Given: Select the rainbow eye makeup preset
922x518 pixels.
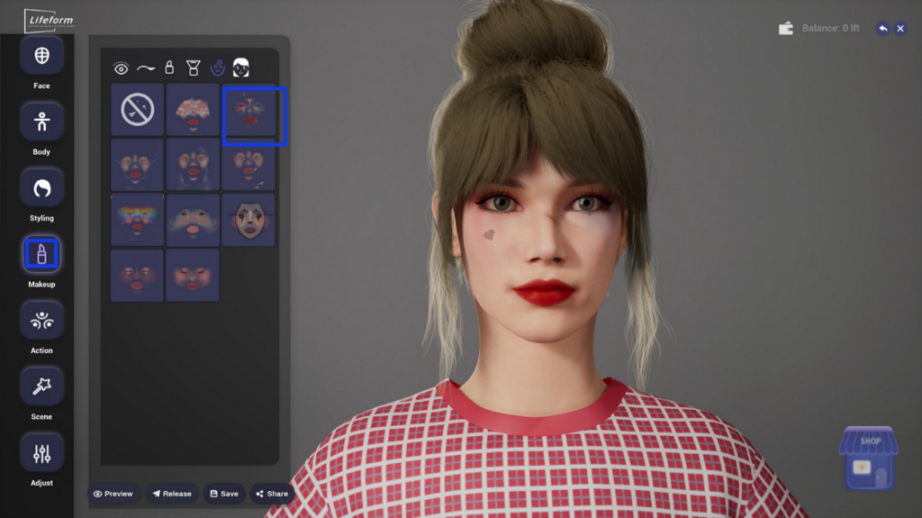Looking at the screenshot, I should [x=138, y=220].
